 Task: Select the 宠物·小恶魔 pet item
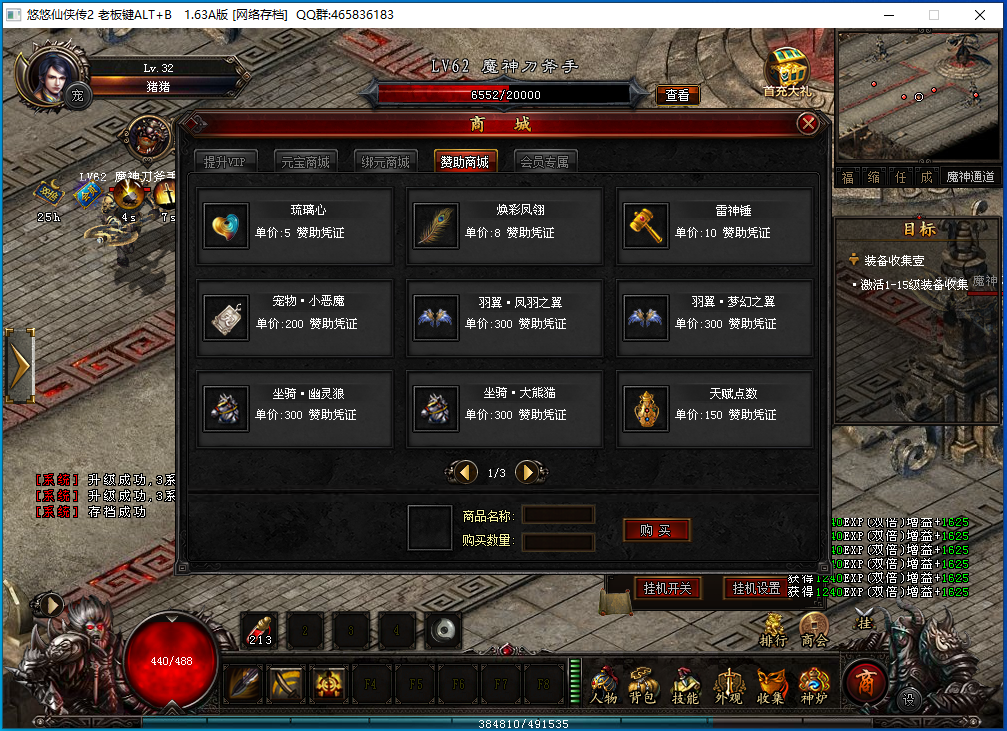tap(294, 317)
